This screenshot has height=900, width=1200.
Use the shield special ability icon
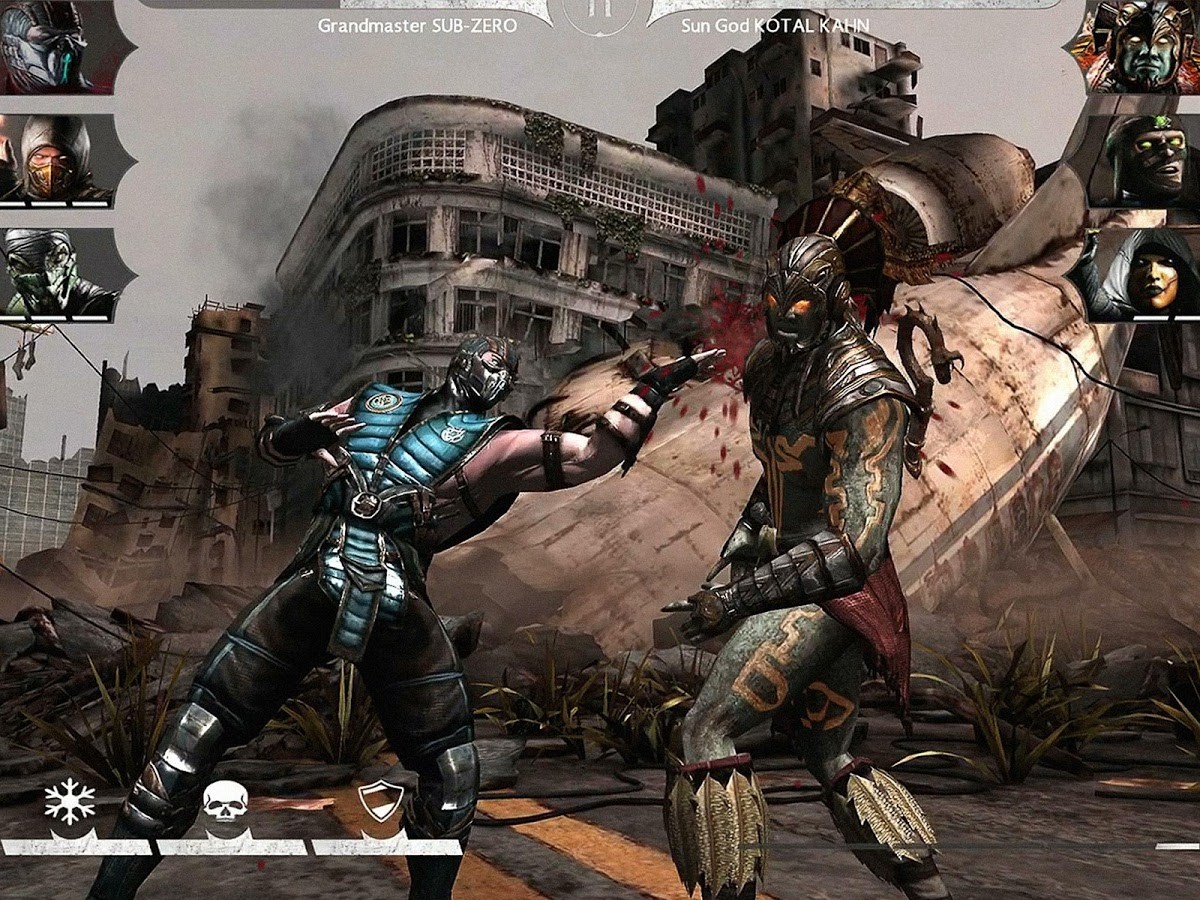pos(381,803)
